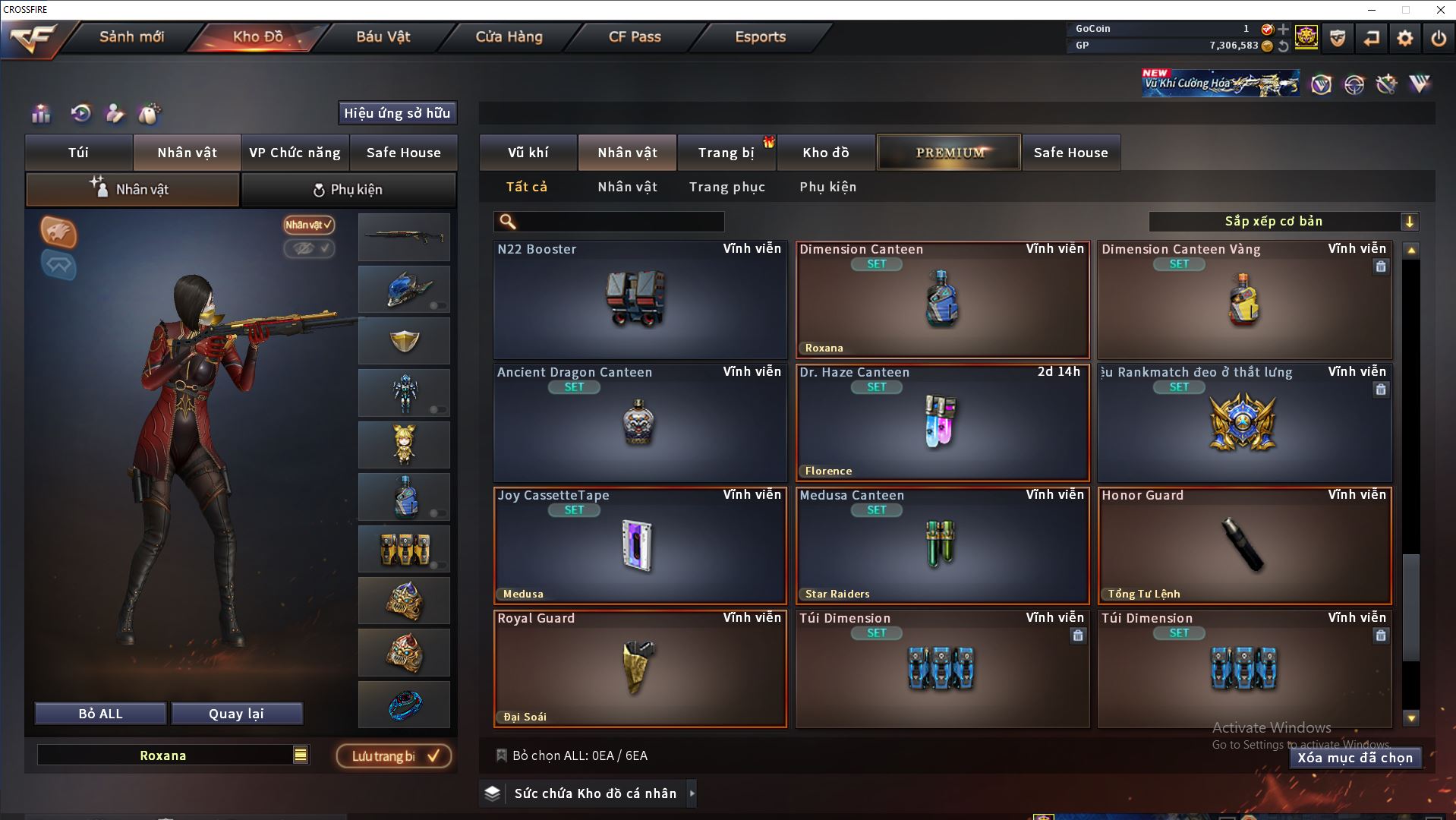Click the Bỏ ALL button
This screenshot has height=820, width=1456.
[100, 714]
